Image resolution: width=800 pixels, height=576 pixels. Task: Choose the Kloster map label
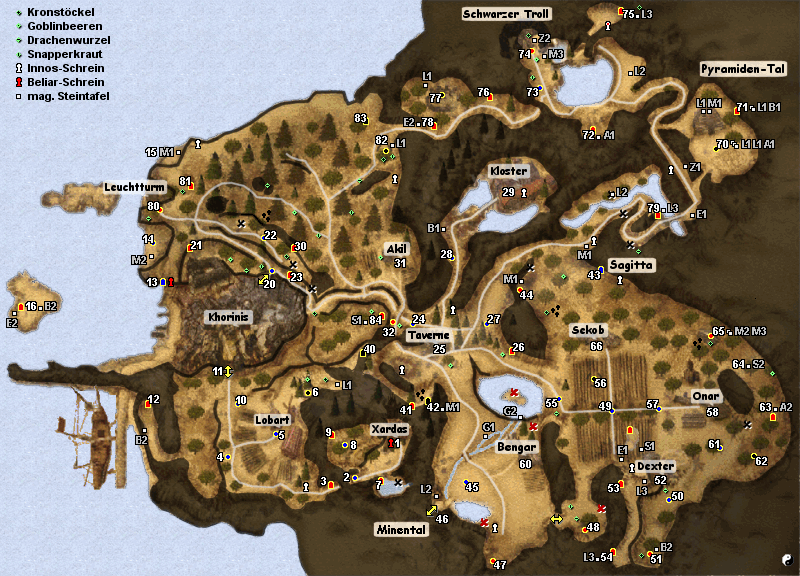pyautogui.click(x=508, y=172)
